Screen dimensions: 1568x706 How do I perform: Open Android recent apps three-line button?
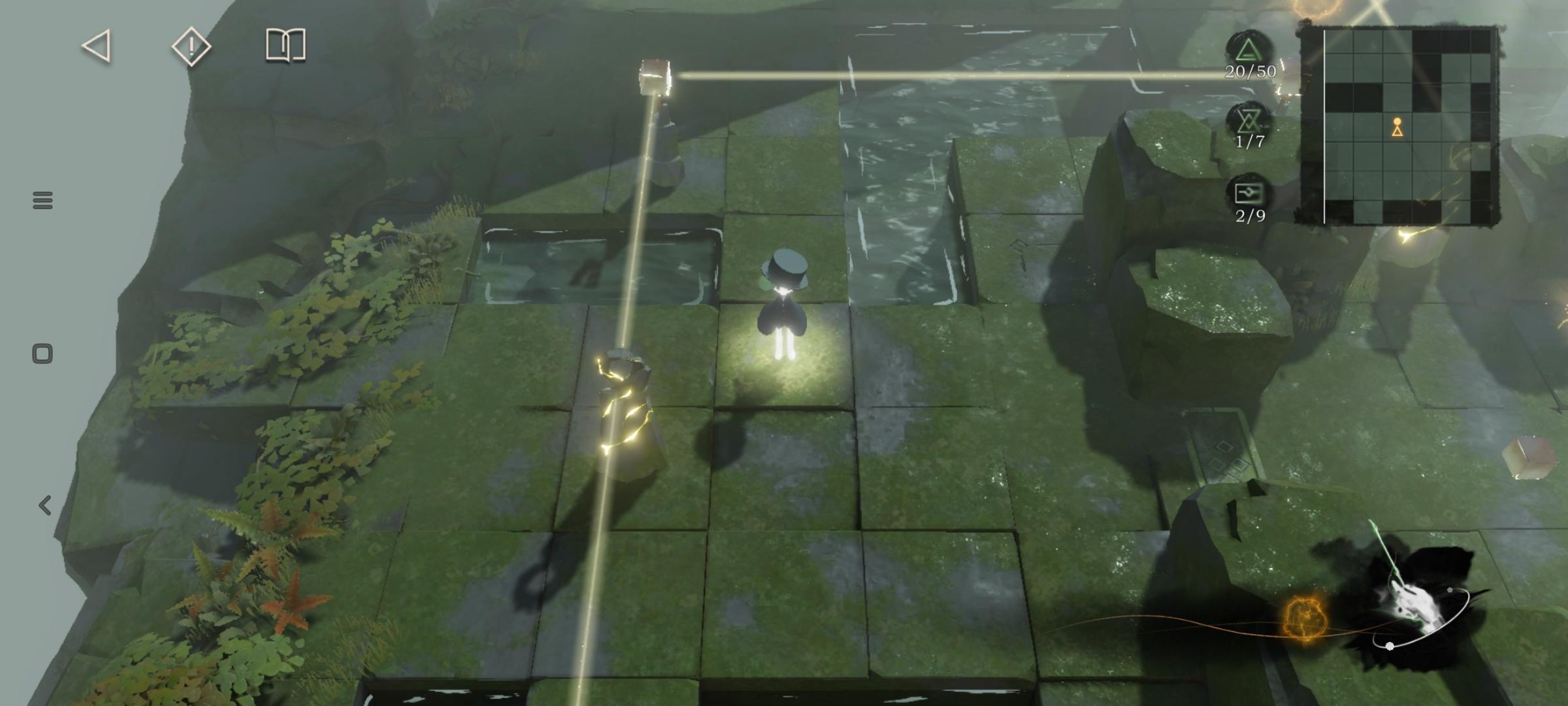tap(42, 200)
